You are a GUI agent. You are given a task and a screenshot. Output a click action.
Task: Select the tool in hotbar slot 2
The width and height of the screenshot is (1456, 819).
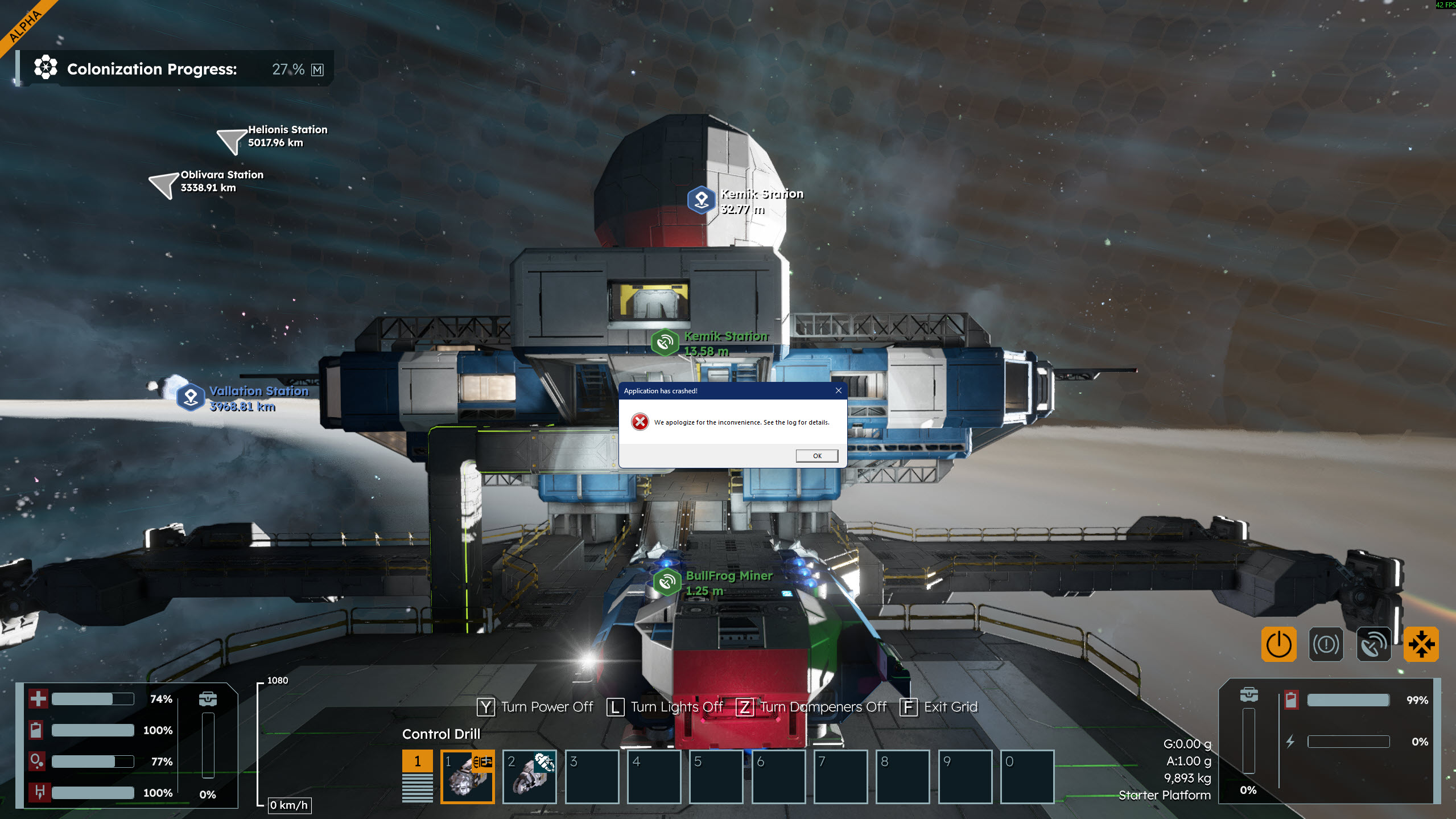529,776
